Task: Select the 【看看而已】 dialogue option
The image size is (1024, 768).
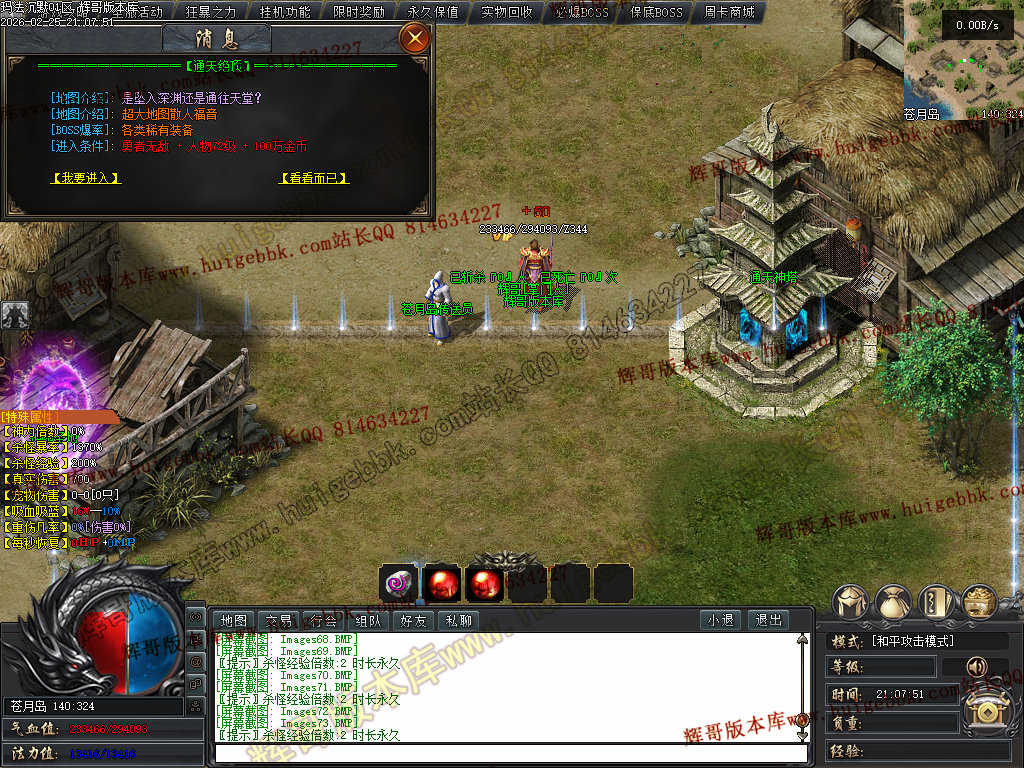Action: point(313,178)
